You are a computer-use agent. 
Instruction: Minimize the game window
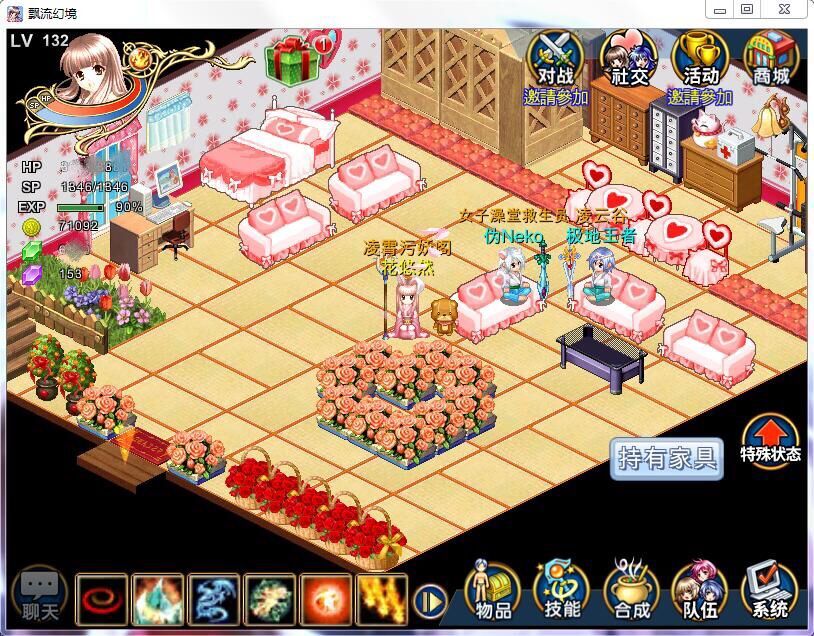(720, 9)
